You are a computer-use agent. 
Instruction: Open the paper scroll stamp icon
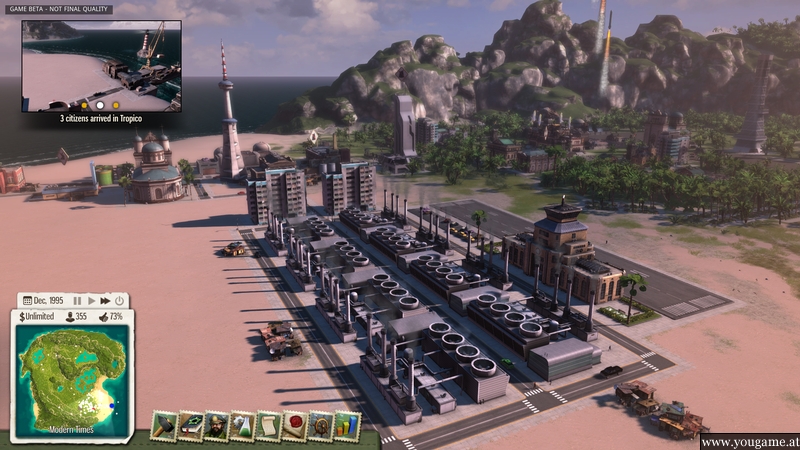coord(268,426)
